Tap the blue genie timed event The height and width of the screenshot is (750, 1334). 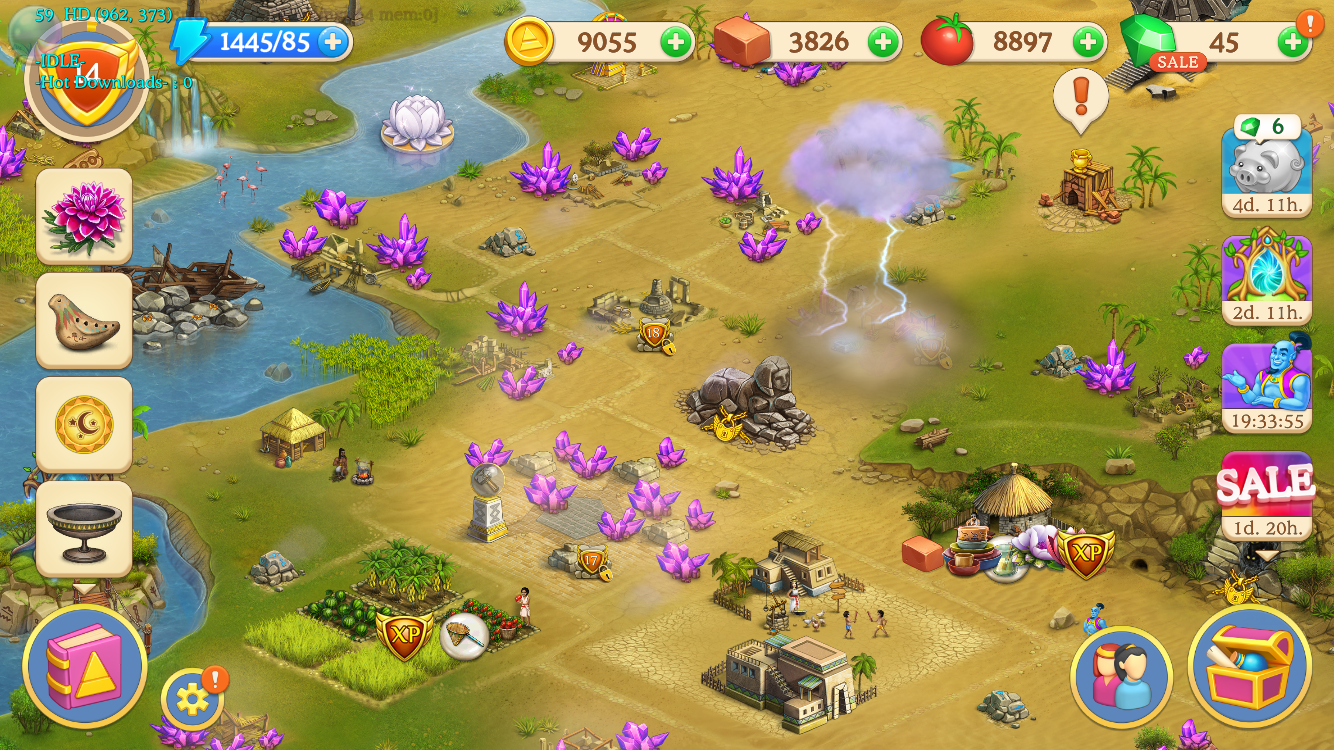pyautogui.click(x=1266, y=385)
